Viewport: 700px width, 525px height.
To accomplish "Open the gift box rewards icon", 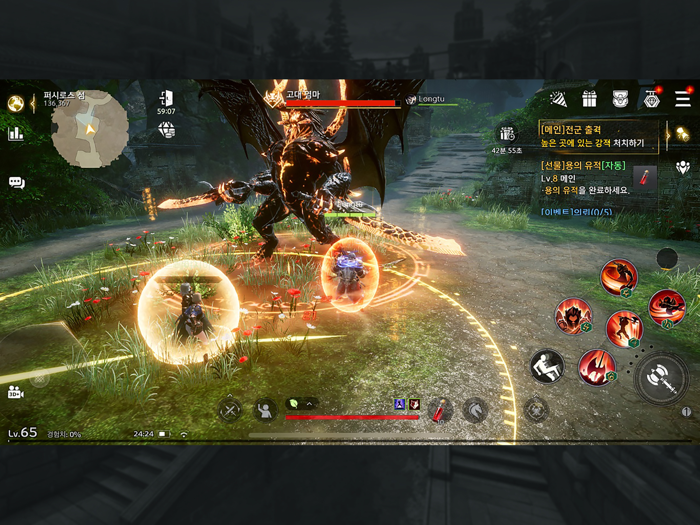I will tap(590, 99).
